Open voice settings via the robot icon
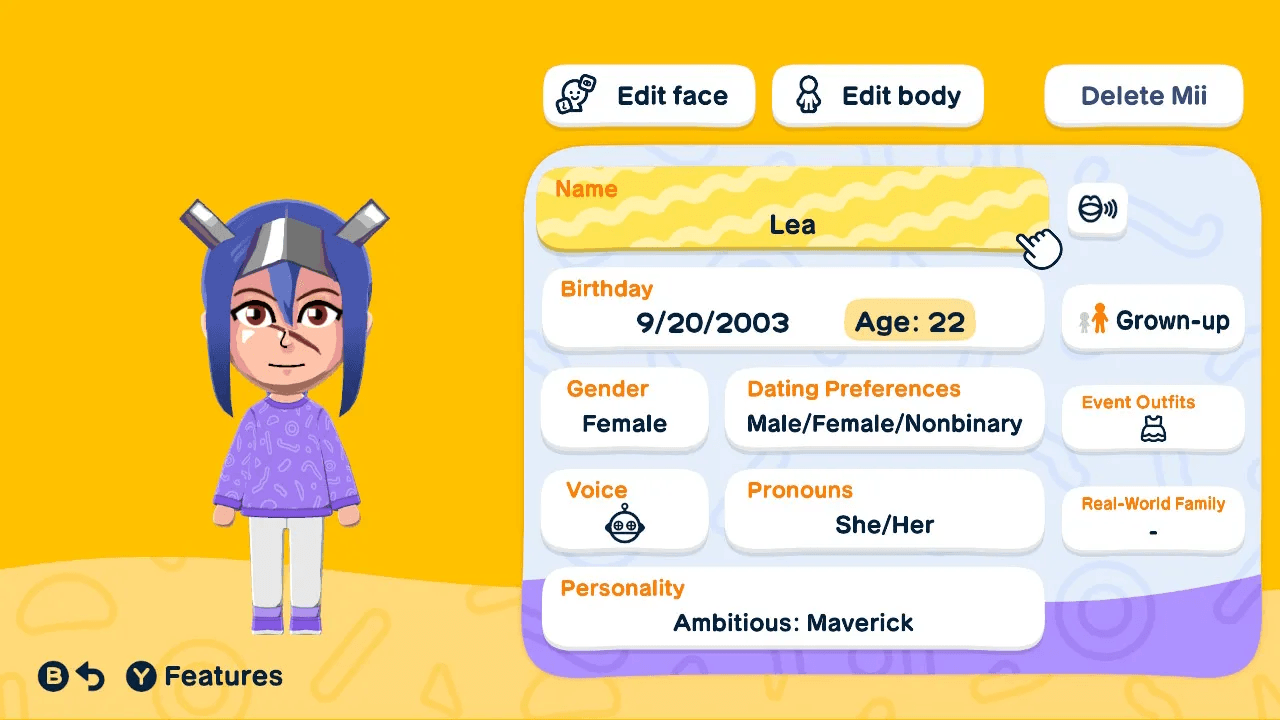The width and height of the screenshot is (1280, 720). 624,524
